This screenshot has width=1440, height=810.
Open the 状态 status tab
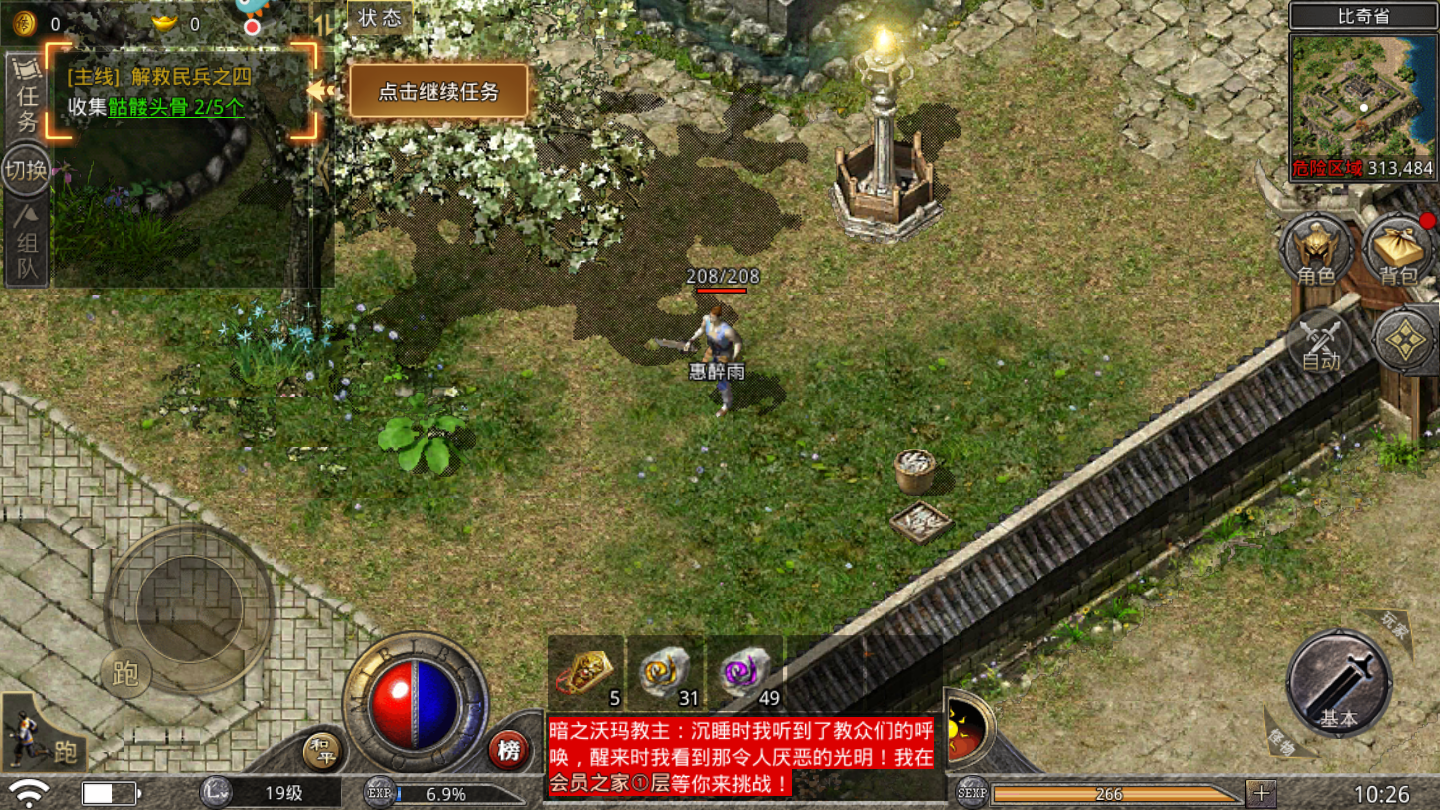click(379, 18)
